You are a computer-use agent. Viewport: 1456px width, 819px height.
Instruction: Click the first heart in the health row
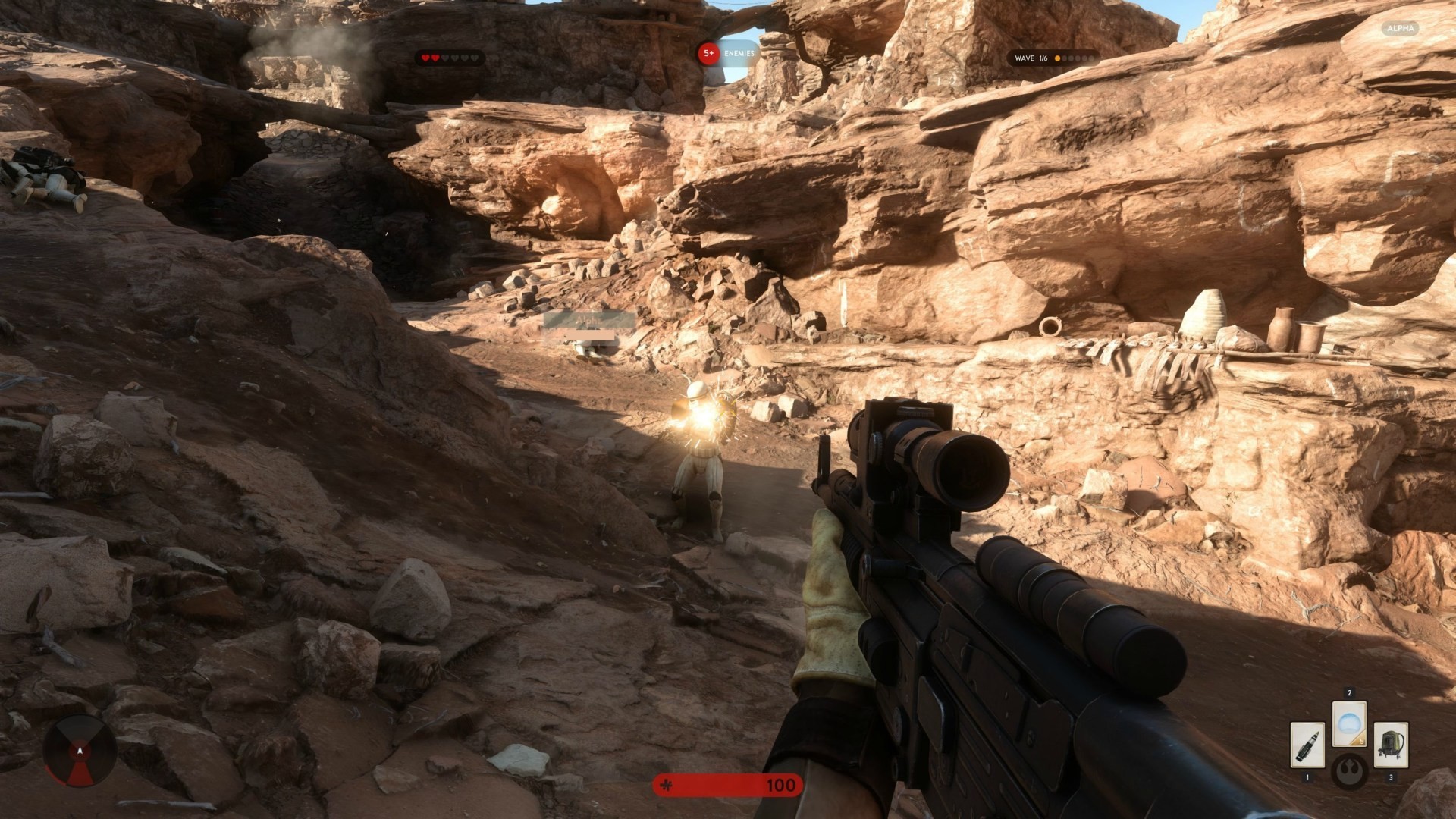tap(425, 57)
